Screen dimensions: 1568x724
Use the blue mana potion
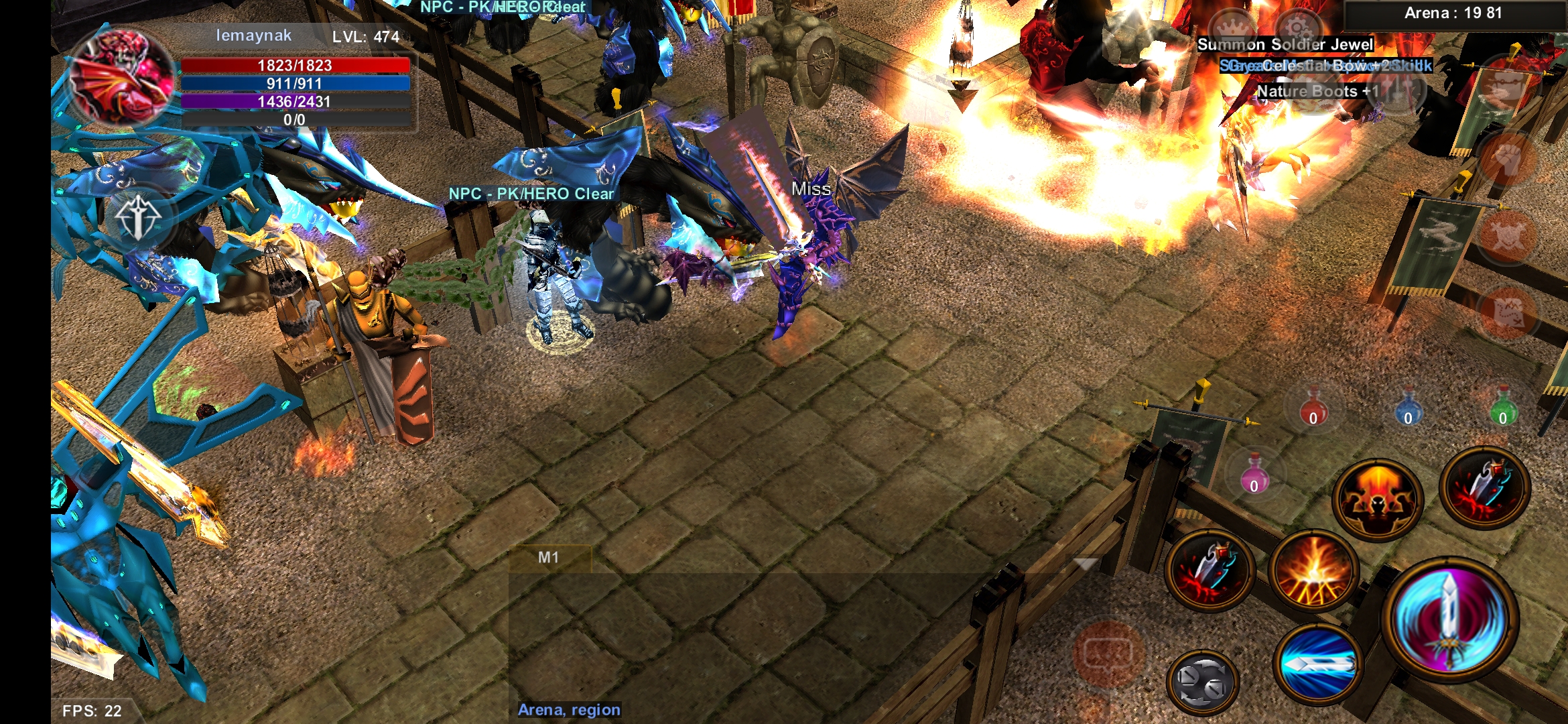click(1408, 407)
